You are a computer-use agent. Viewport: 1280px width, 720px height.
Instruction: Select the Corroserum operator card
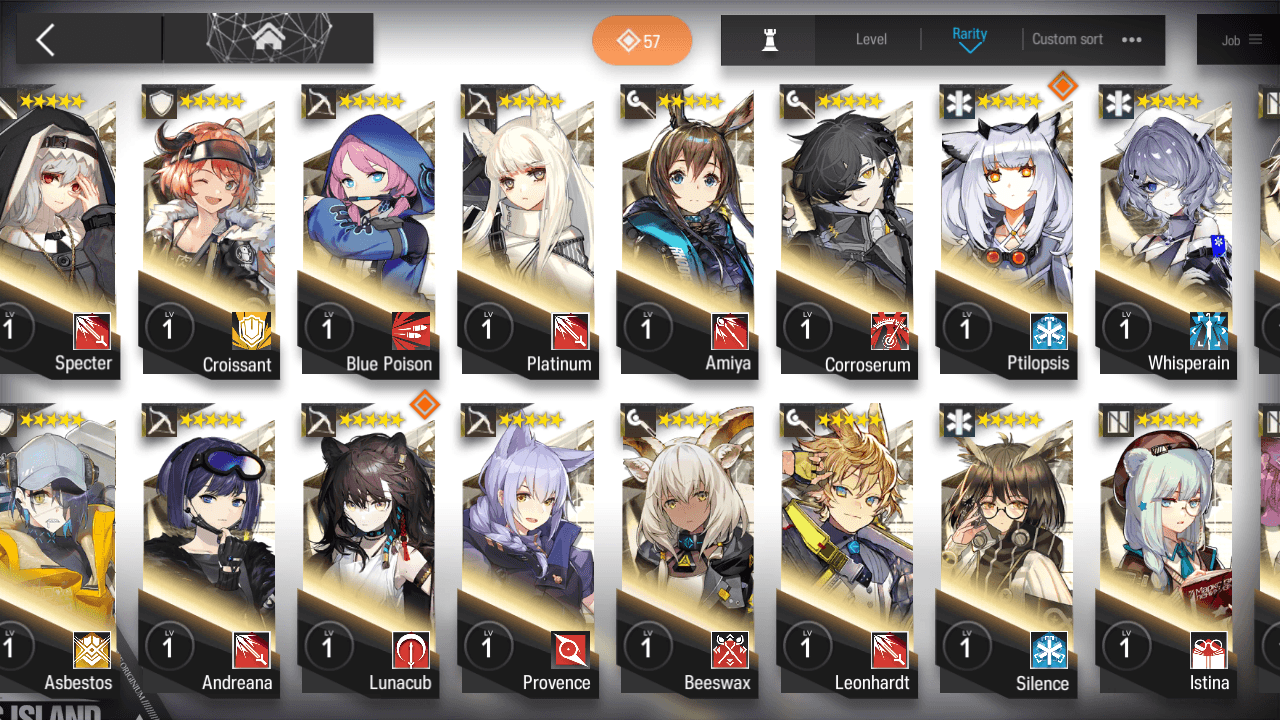click(846, 230)
